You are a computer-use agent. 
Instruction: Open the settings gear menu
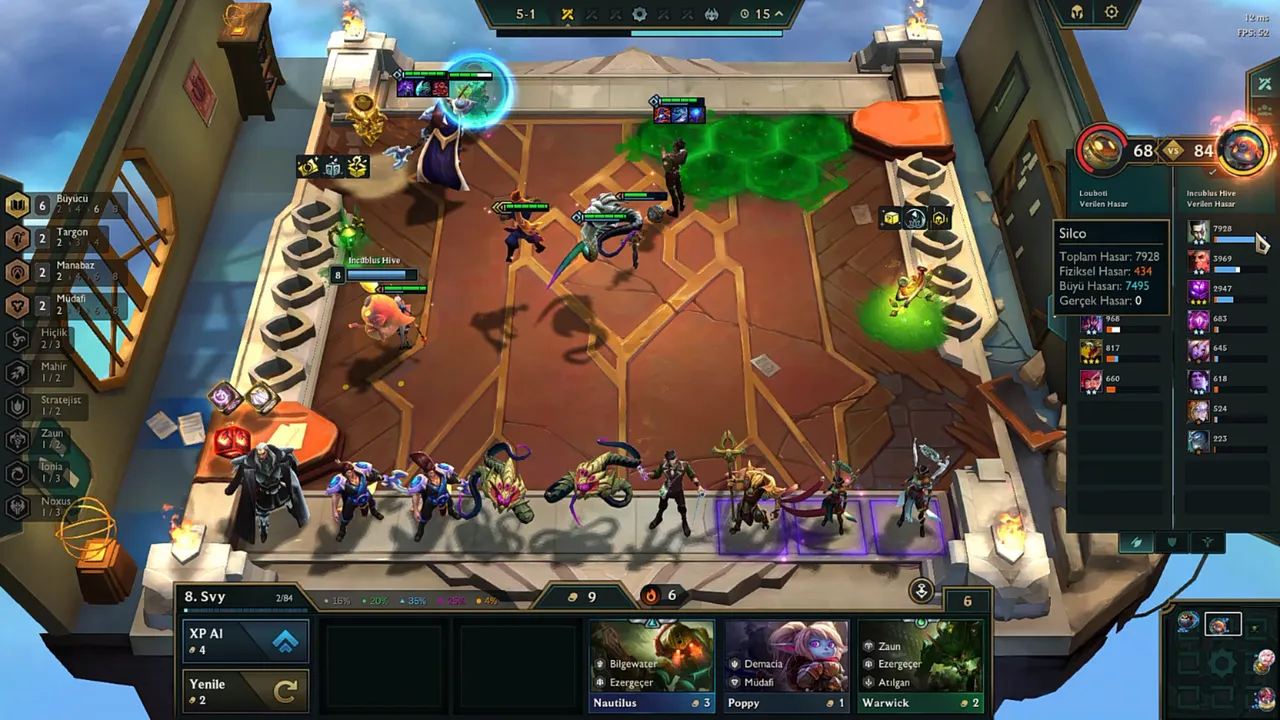coord(1112,13)
